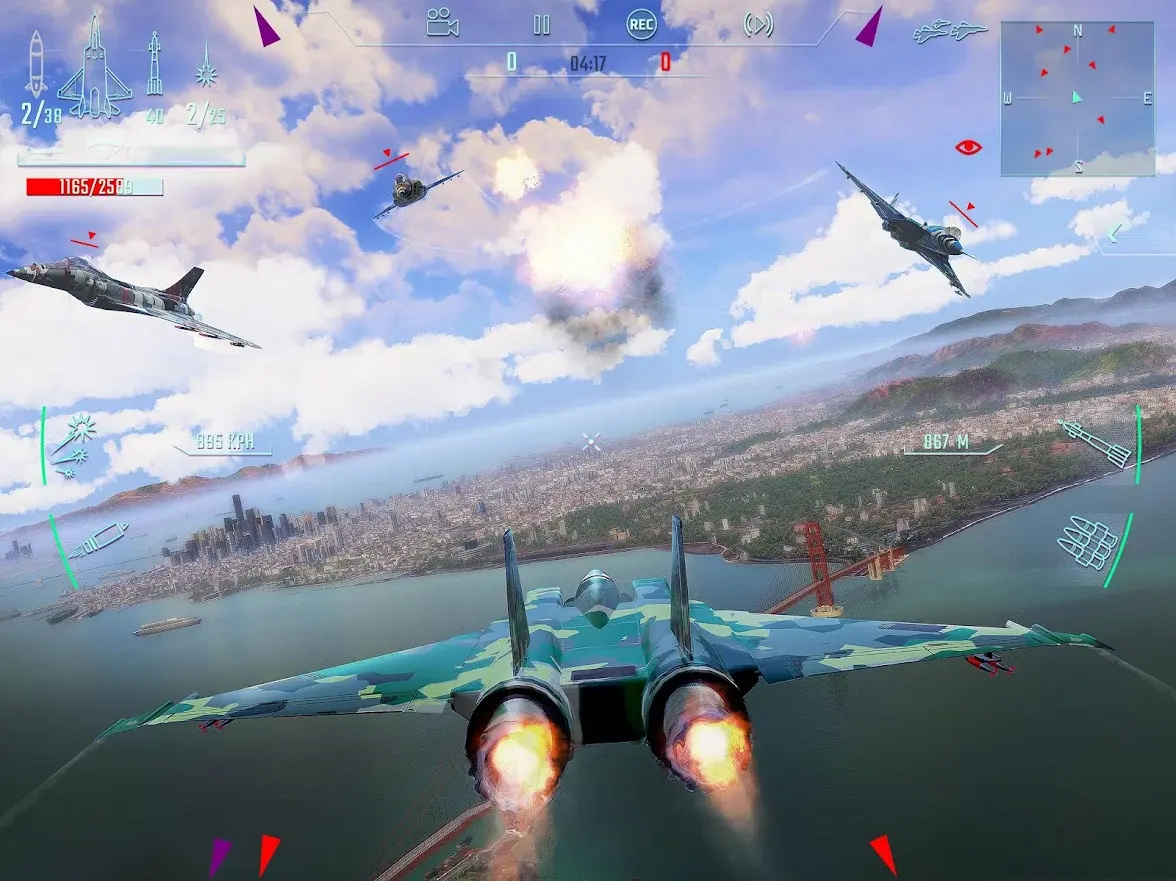Image resolution: width=1176 pixels, height=881 pixels.
Task: Select the bomb weapon in top loadout
Action: (x=36, y=65)
